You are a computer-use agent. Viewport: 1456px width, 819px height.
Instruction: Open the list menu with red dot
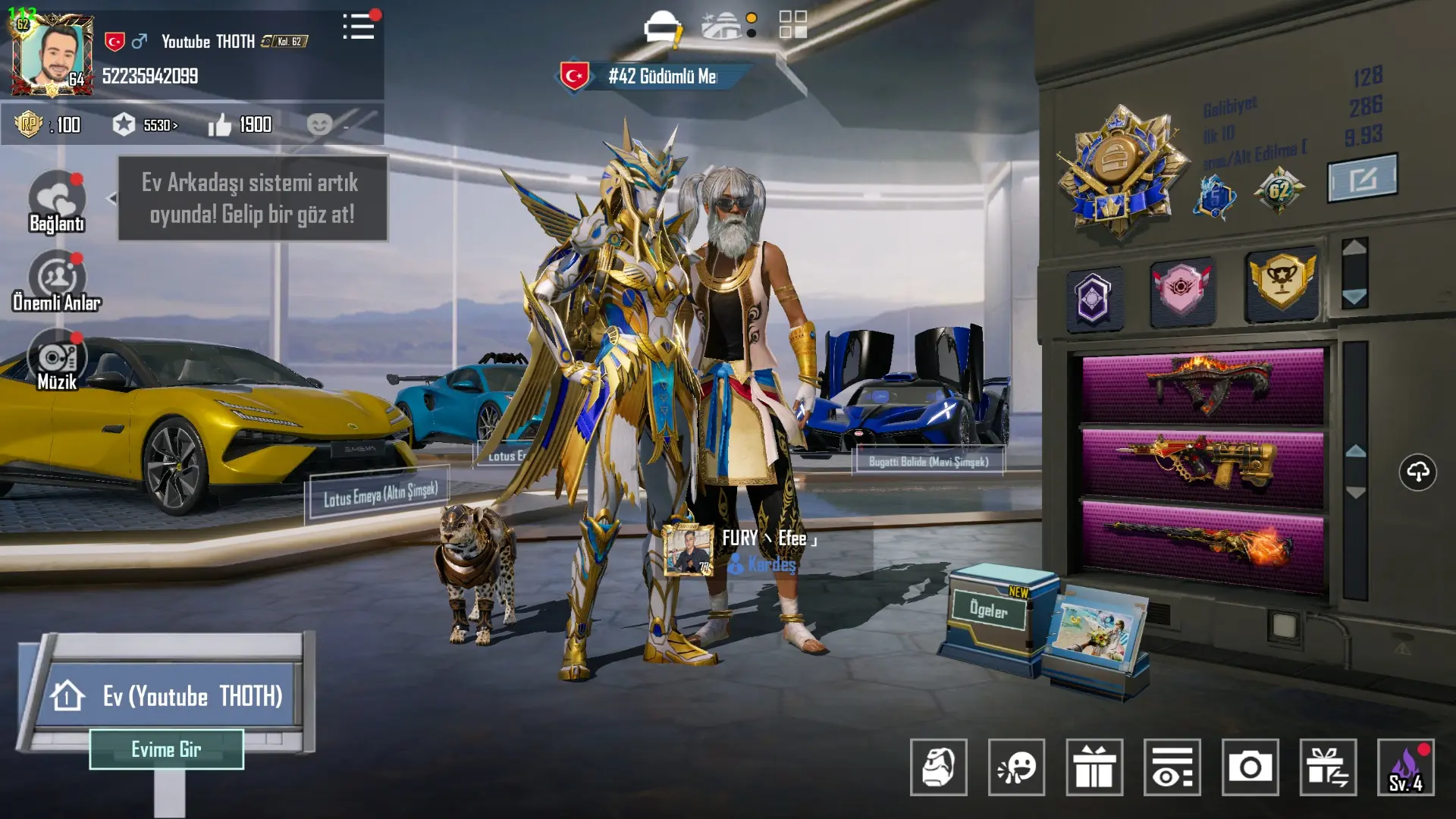[x=359, y=27]
